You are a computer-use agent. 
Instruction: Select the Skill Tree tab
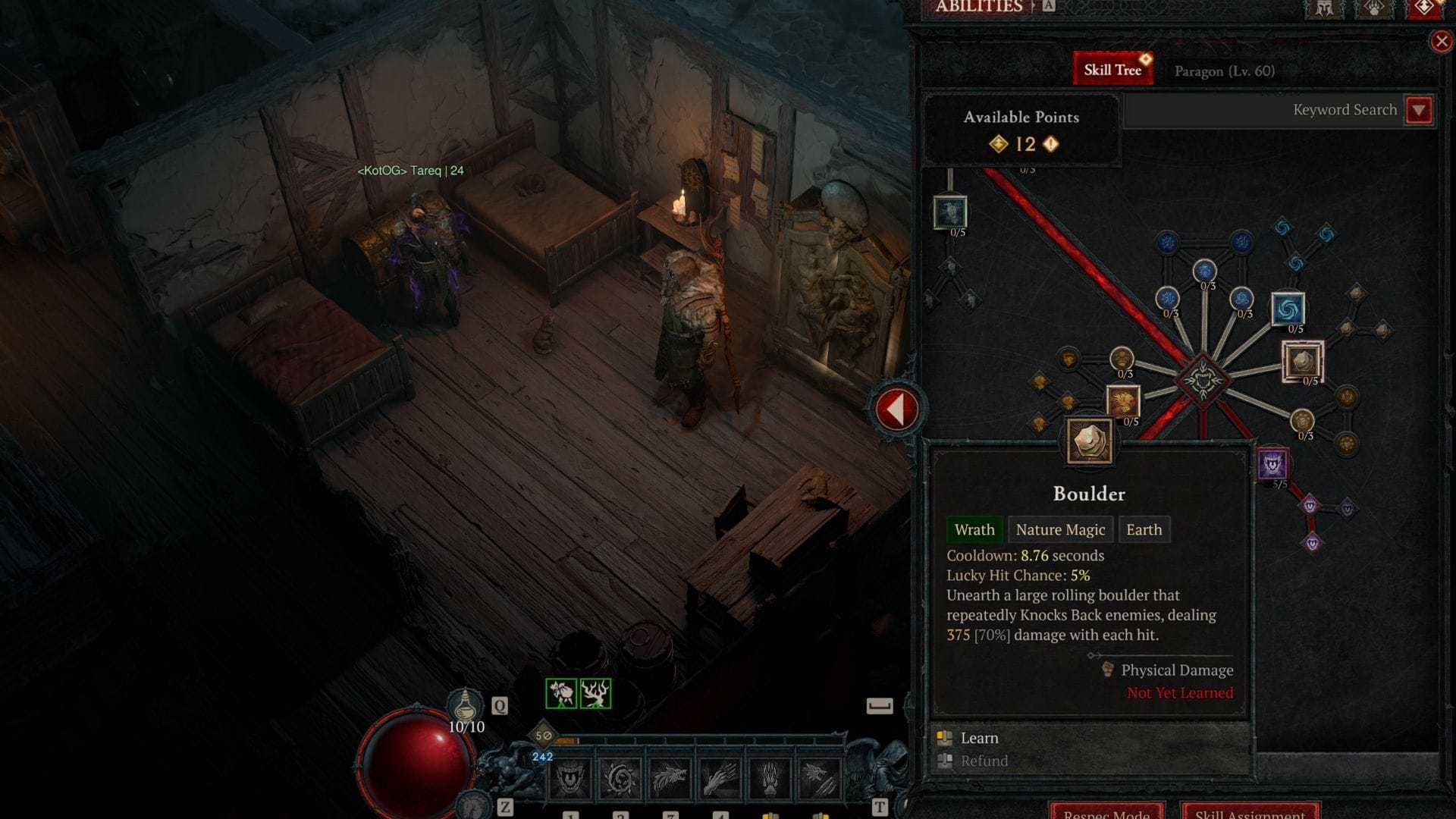click(1112, 70)
